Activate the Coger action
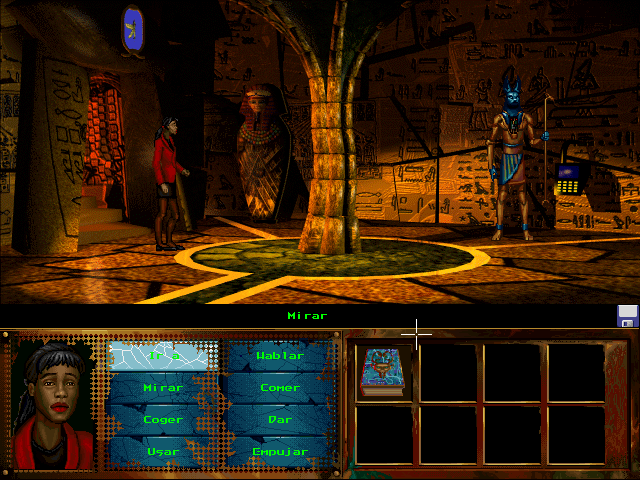The height and width of the screenshot is (480, 640). 162,420
